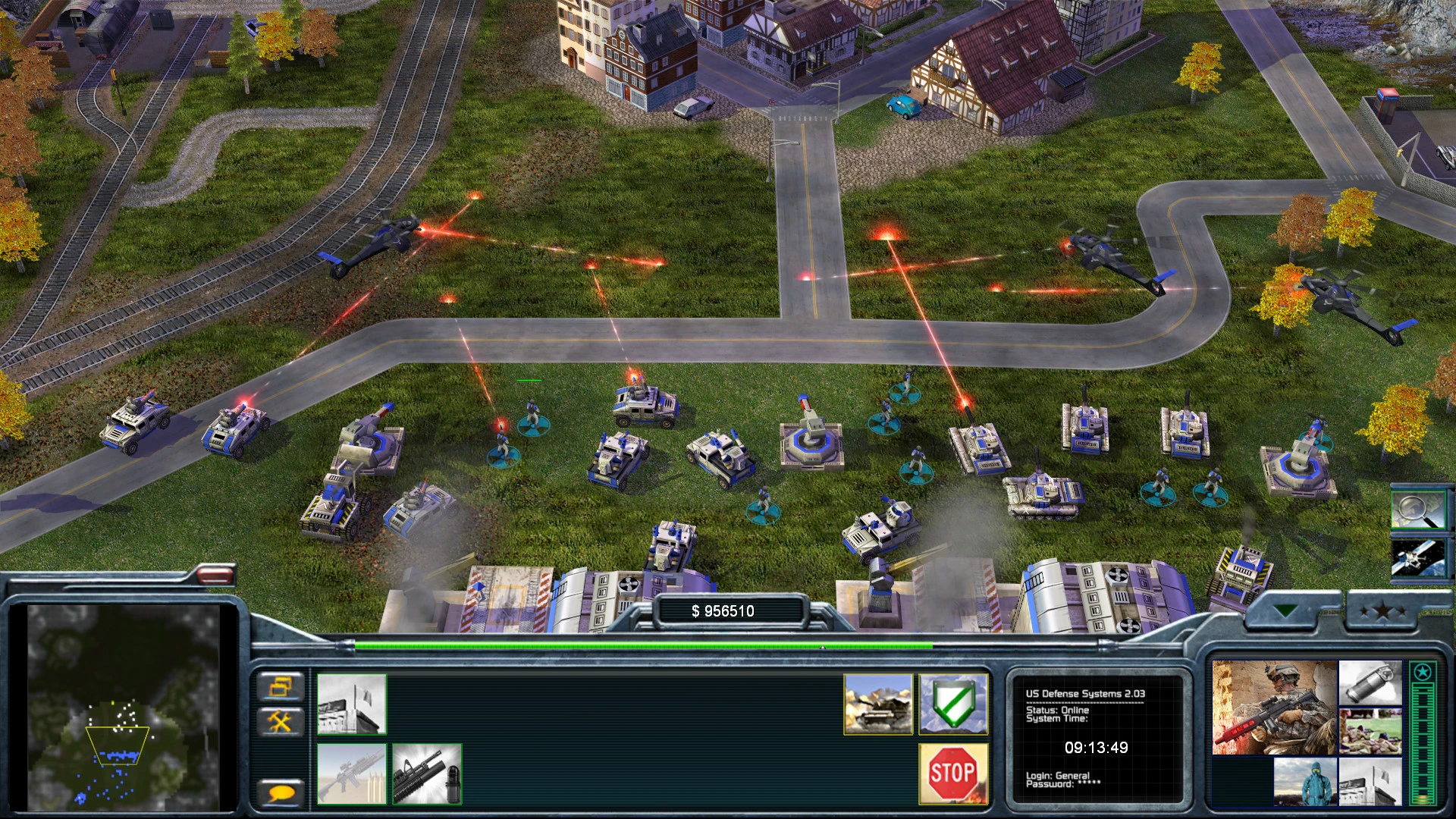Image resolution: width=1456 pixels, height=819 pixels.
Task: Switch to the machine gun rifle weapon
Action: coord(352,774)
